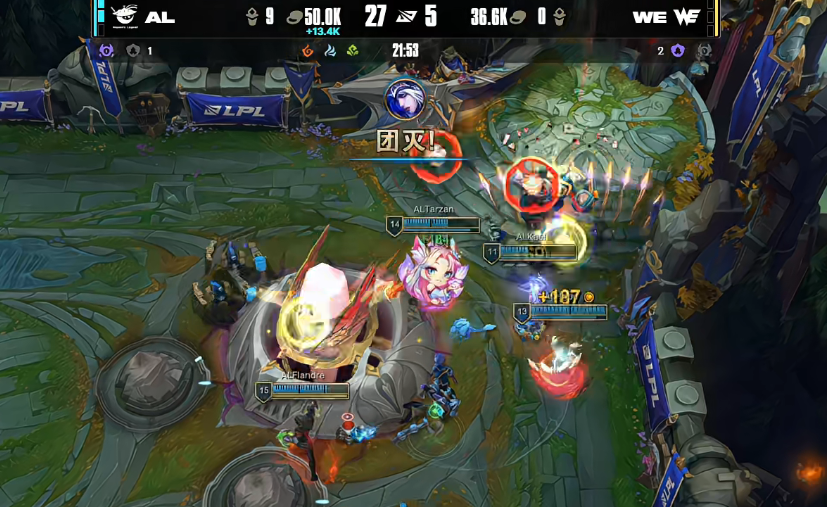The width and height of the screenshot is (827, 507).
Task: Click WE's purple void grub icon
Action: [x=677, y=51]
